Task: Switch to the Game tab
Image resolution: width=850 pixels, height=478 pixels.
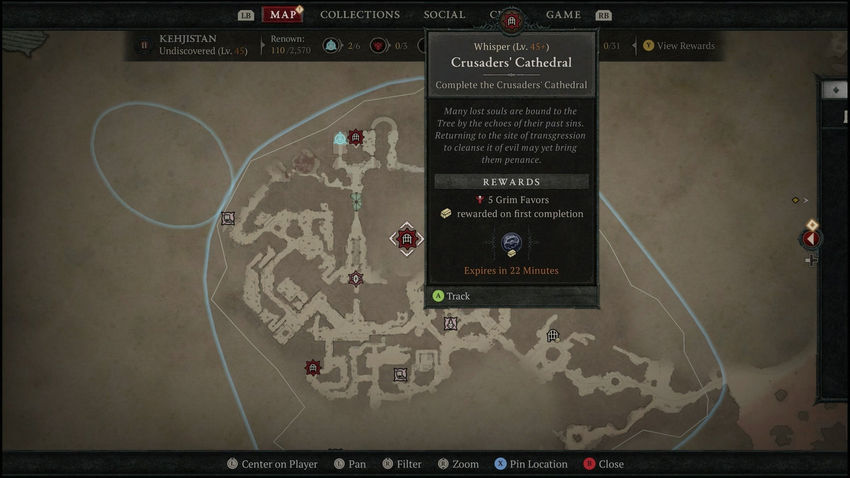Action: point(563,15)
